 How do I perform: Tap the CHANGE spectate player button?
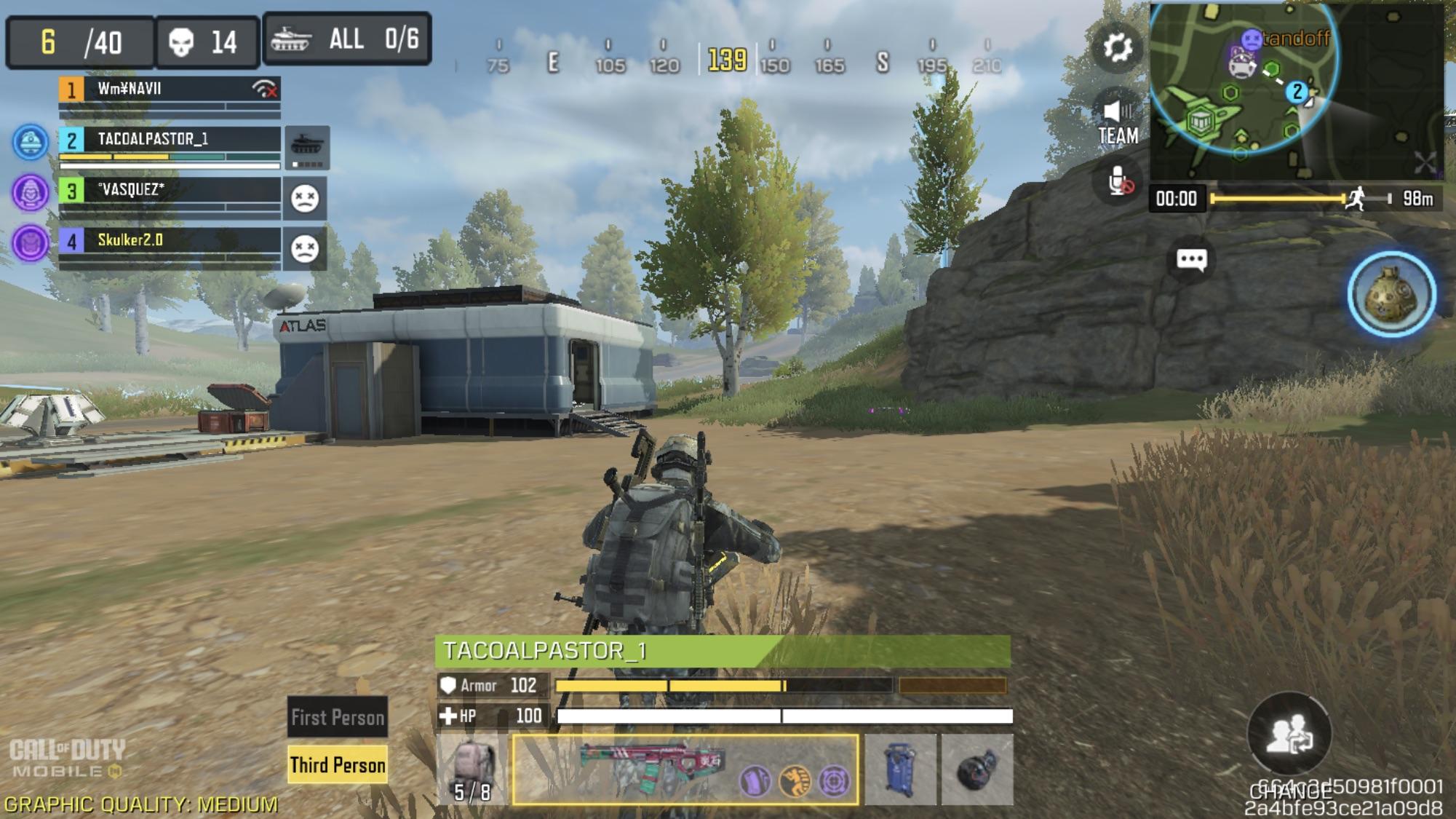point(1289,735)
